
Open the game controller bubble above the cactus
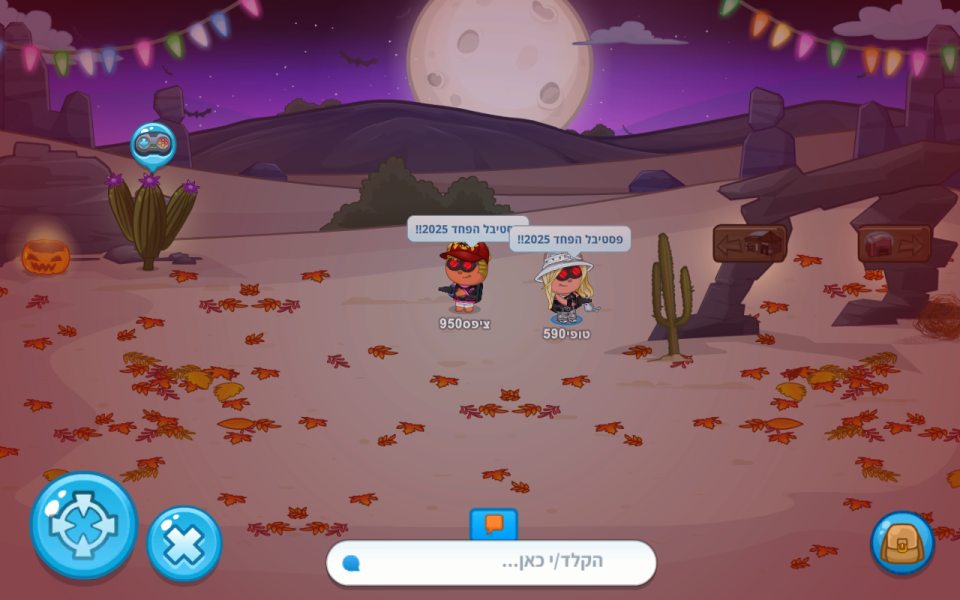coord(153,143)
